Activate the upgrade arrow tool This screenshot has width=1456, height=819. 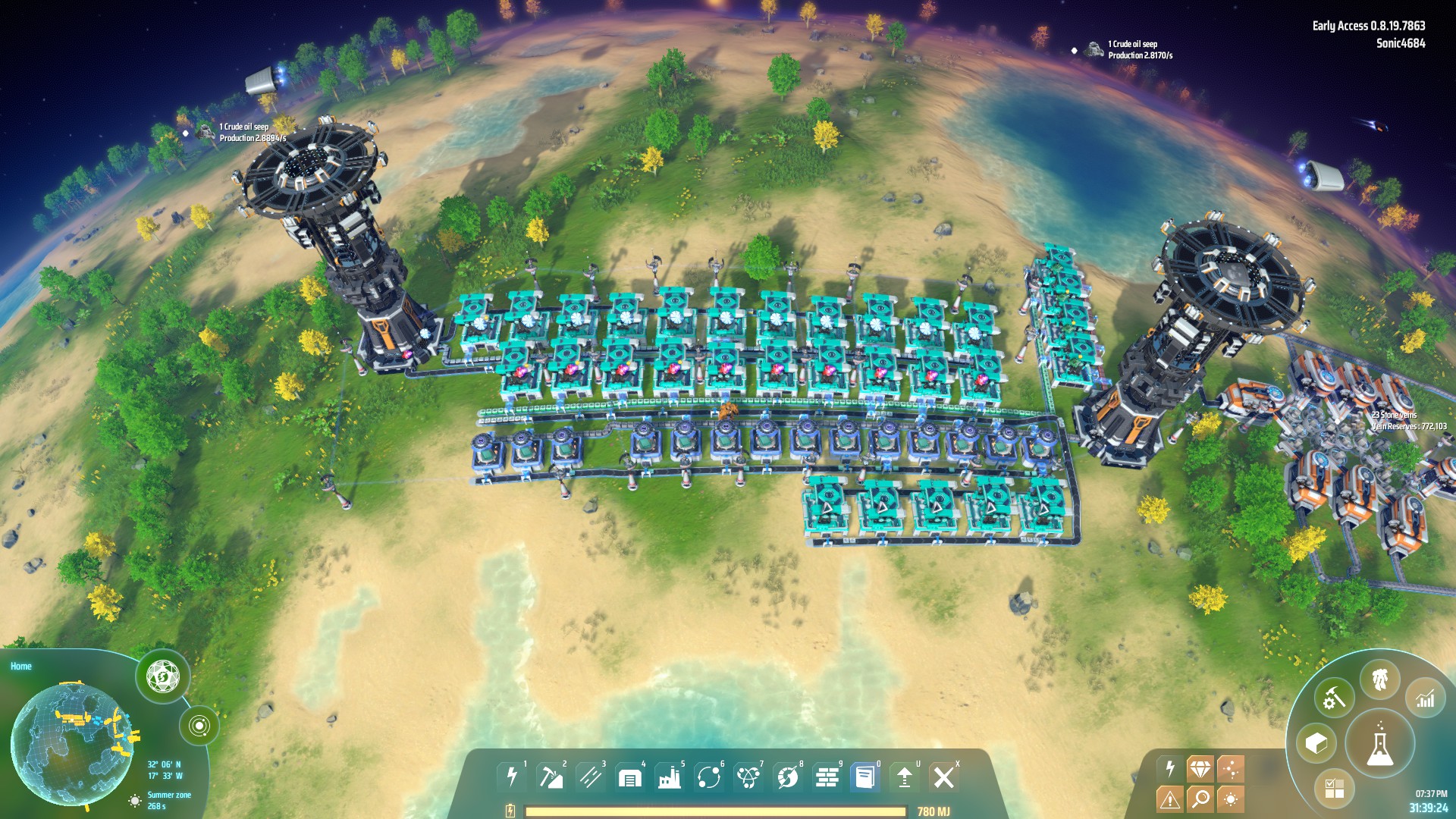tap(905, 777)
